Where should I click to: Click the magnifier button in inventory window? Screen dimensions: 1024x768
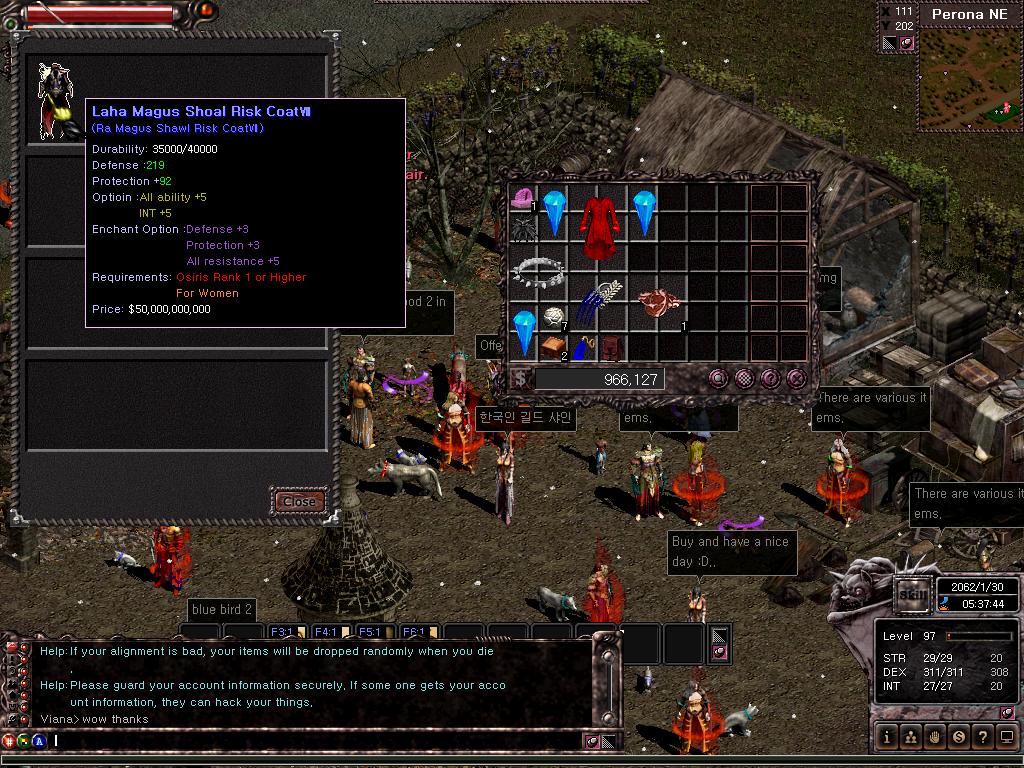click(x=718, y=378)
